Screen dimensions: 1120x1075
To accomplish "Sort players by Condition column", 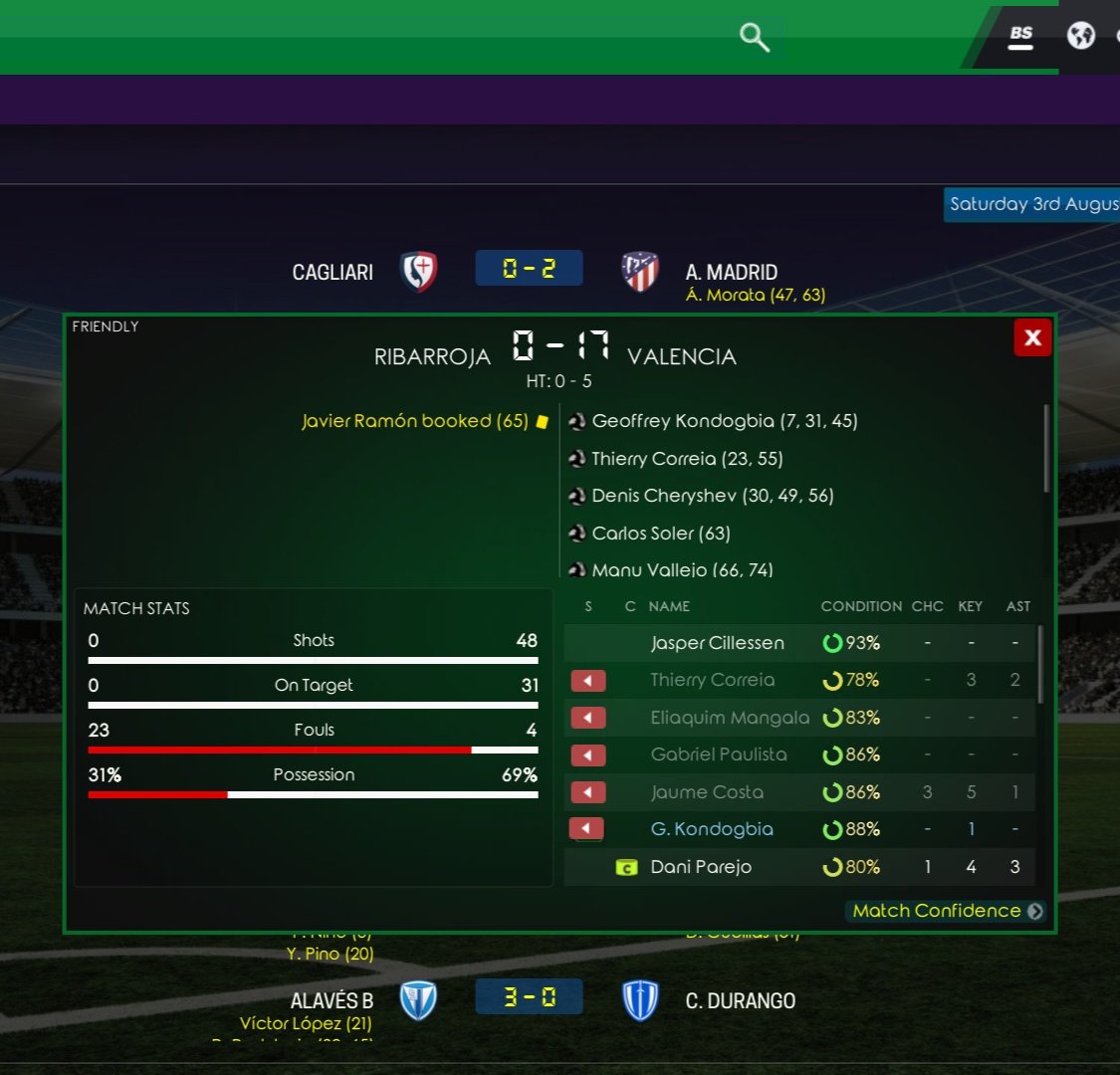I will point(861,606).
